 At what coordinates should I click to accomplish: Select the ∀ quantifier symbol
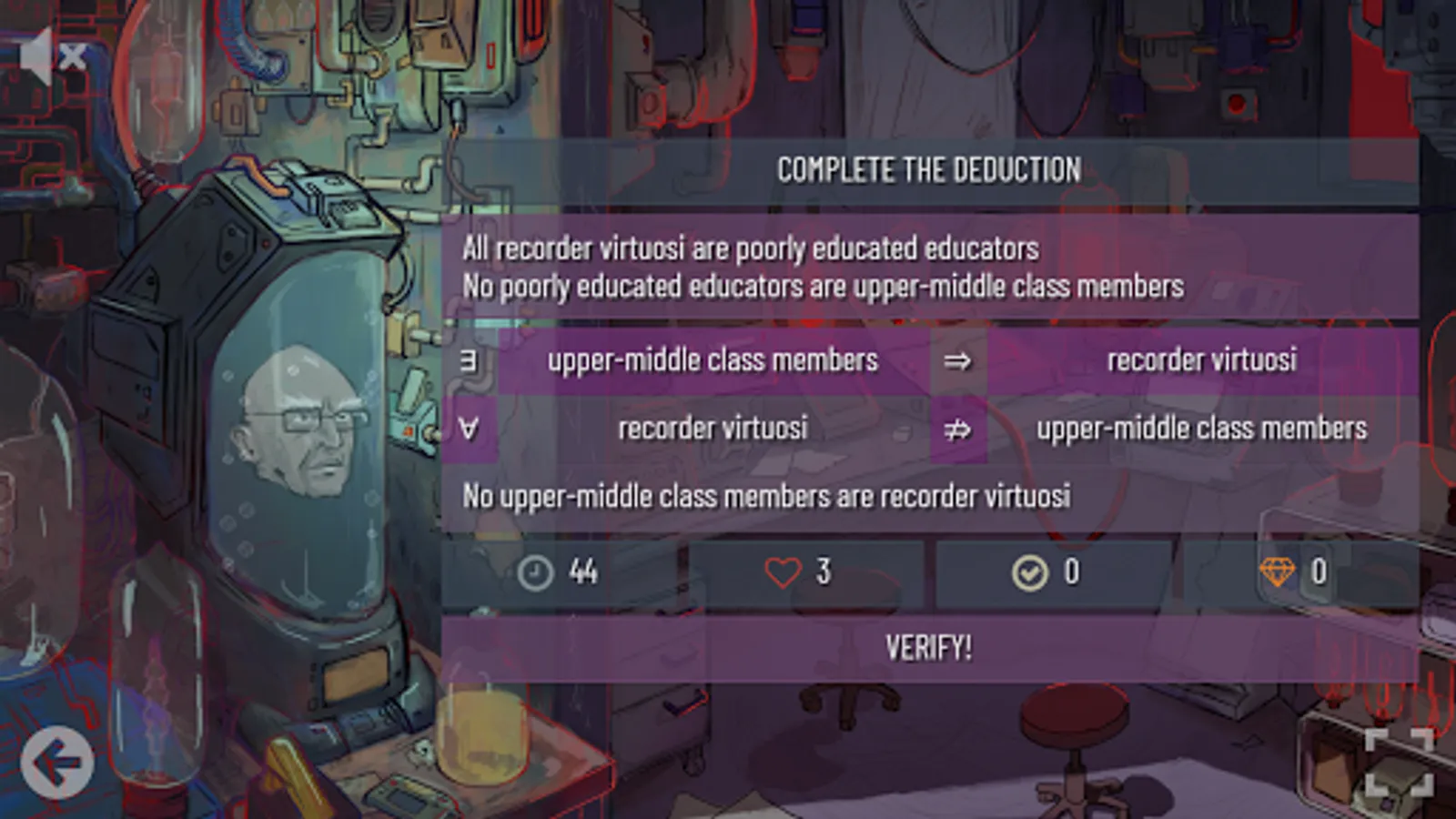pyautogui.click(x=469, y=429)
